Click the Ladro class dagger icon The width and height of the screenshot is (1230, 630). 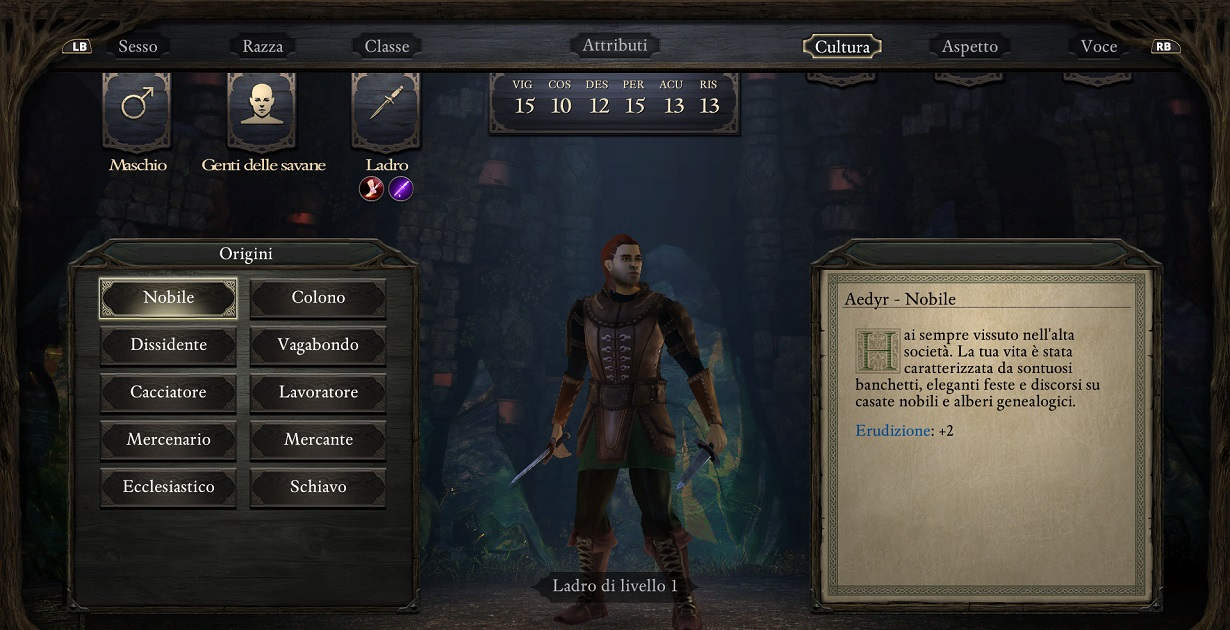click(386, 104)
